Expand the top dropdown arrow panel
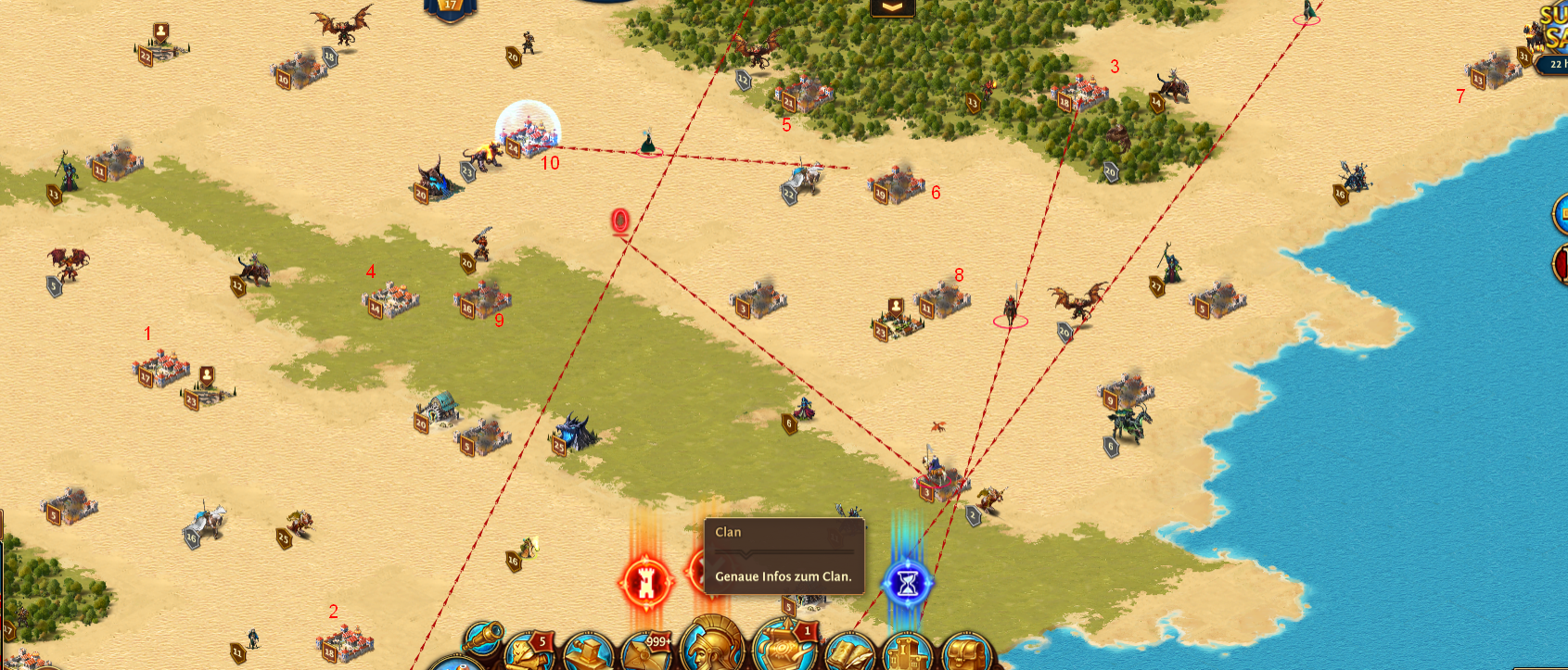1568x670 pixels. [x=892, y=7]
